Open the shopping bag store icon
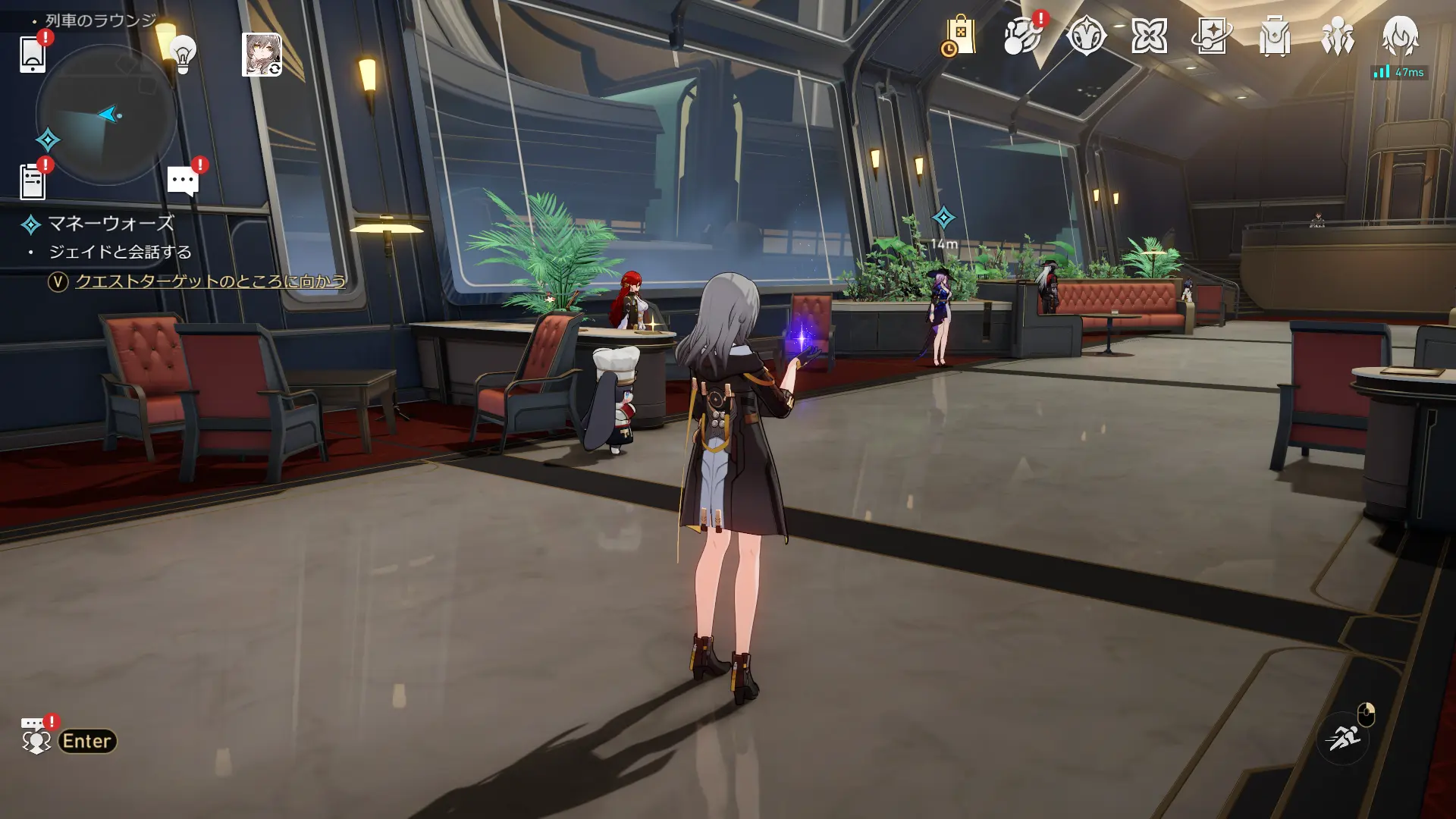 click(x=959, y=36)
